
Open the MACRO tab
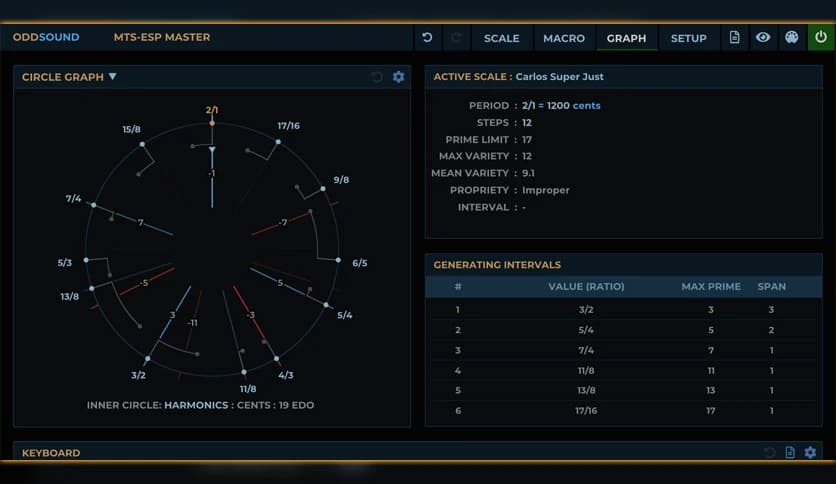click(564, 38)
